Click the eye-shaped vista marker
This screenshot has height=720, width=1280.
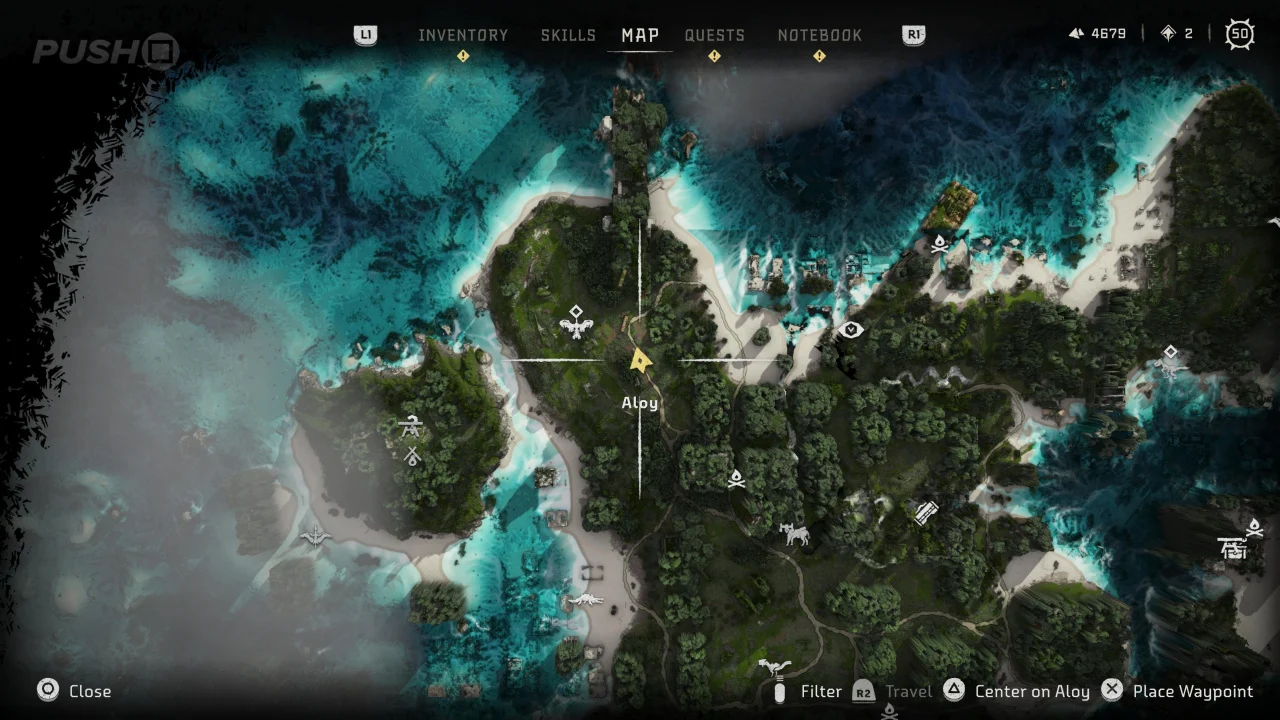click(x=851, y=329)
